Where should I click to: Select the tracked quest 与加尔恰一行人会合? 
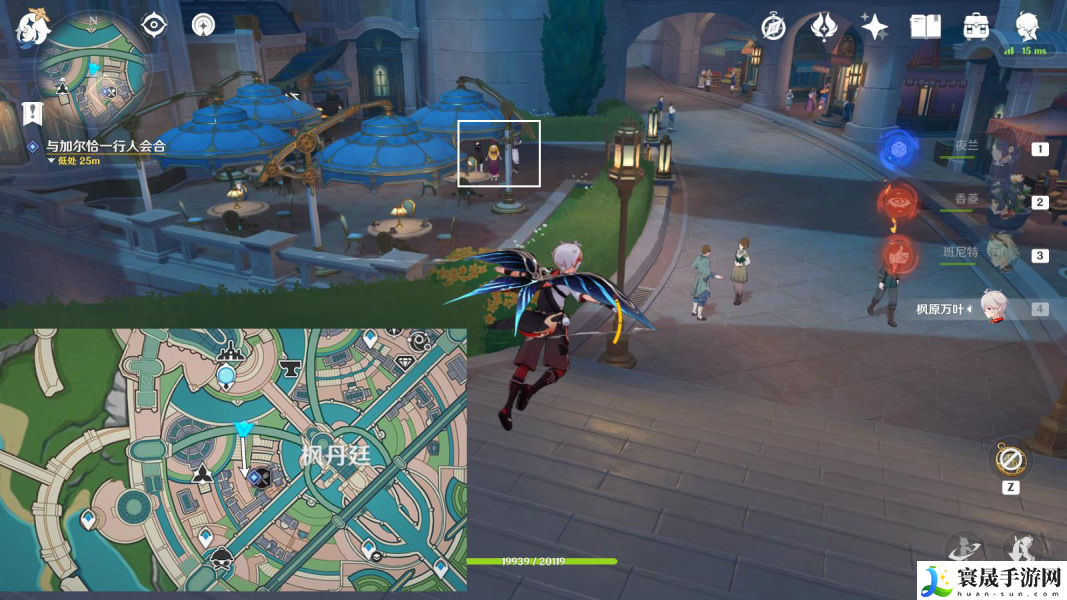point(105,146)
